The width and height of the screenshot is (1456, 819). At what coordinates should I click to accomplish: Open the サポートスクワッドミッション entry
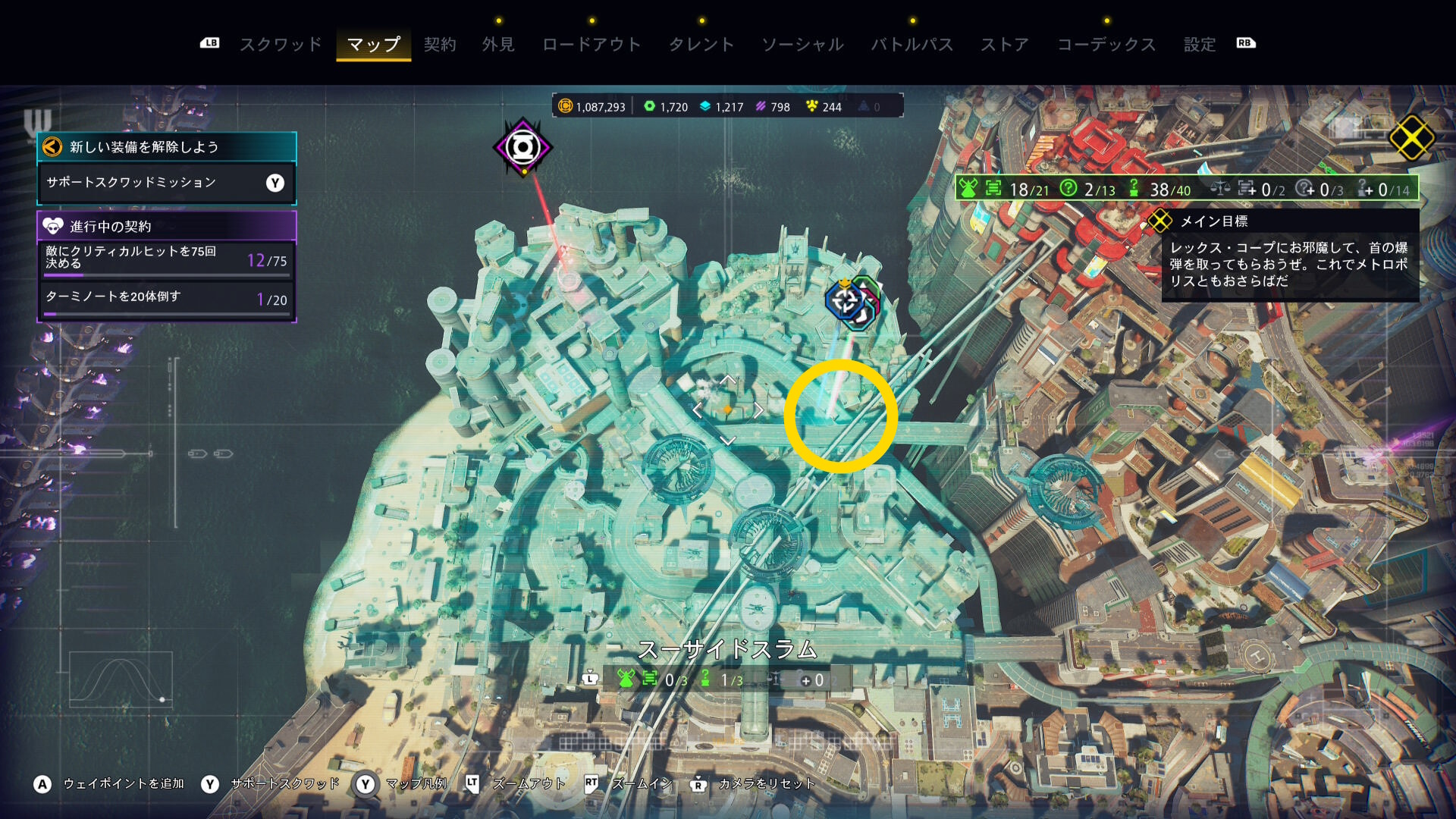(166, 183)
